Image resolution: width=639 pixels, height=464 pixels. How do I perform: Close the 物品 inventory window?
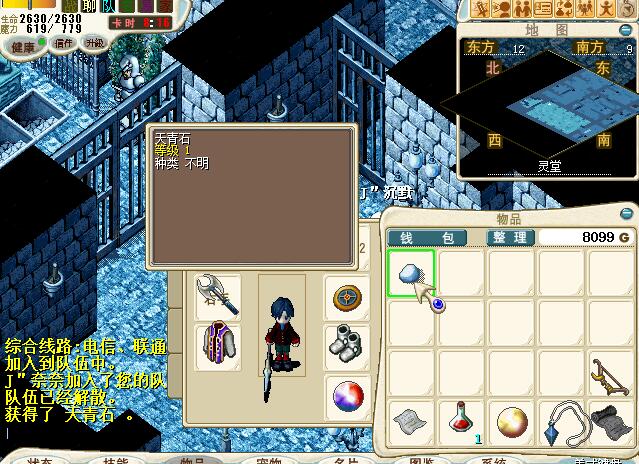pos(627,212)
